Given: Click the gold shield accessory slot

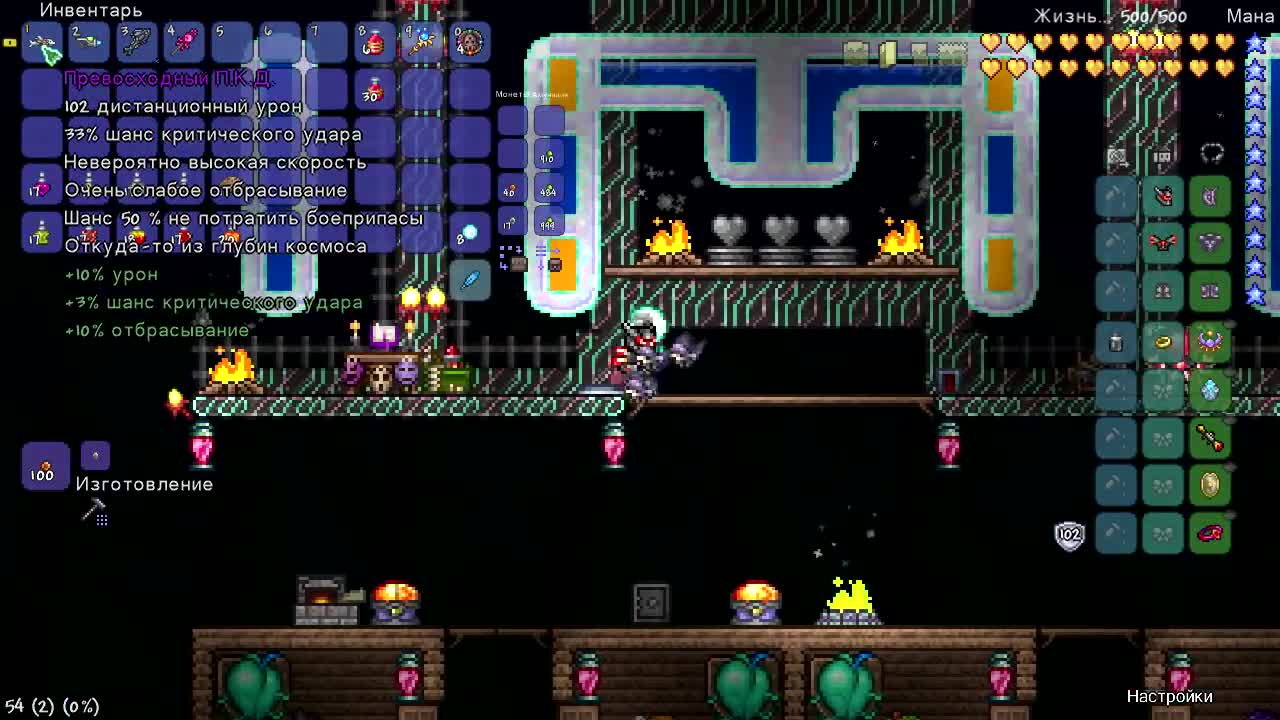Looking at the screenshot, I should tap(1210, 486).
